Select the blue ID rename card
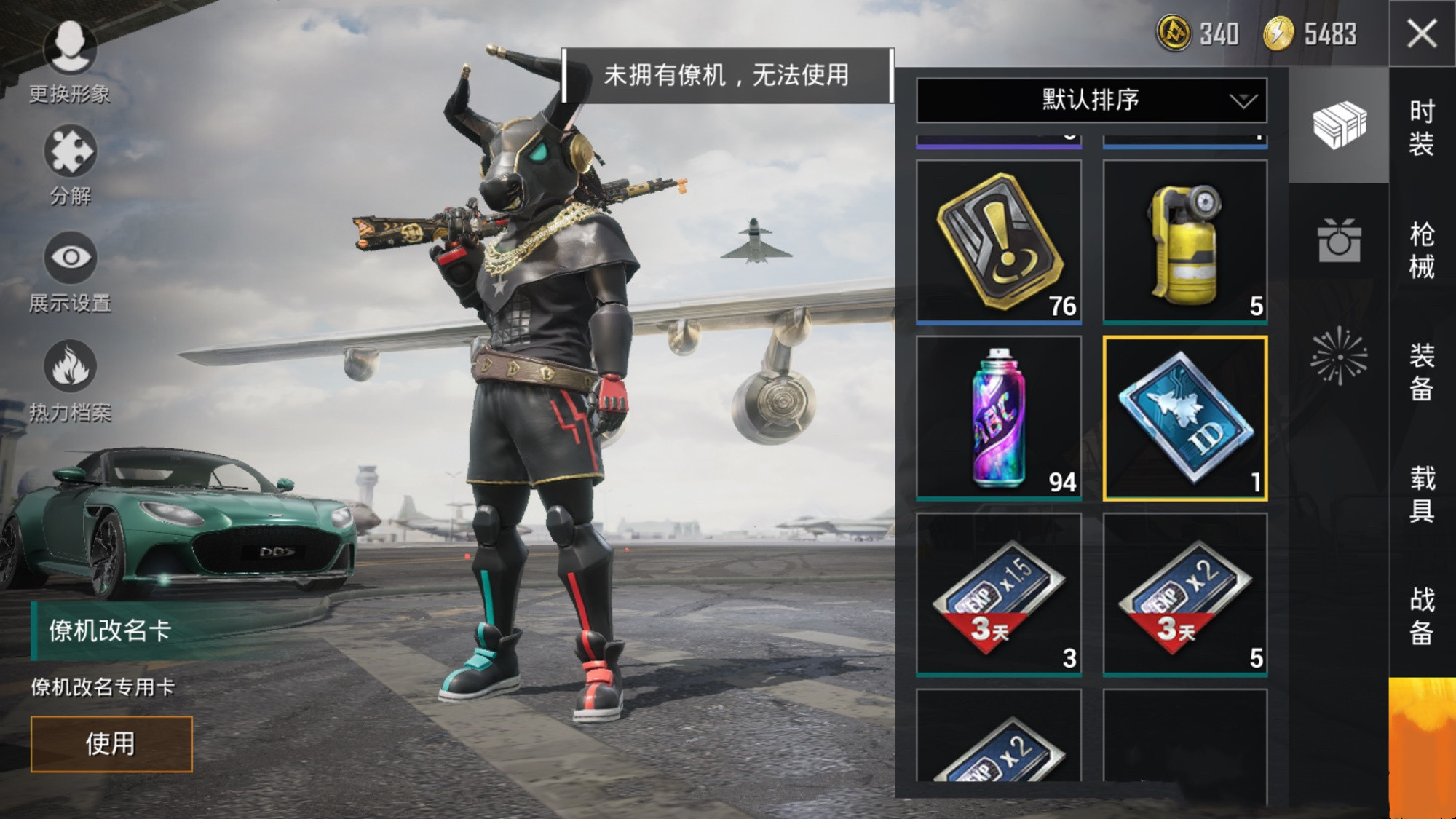This screenshot has height=819, width=1456. pos(1185,418)
